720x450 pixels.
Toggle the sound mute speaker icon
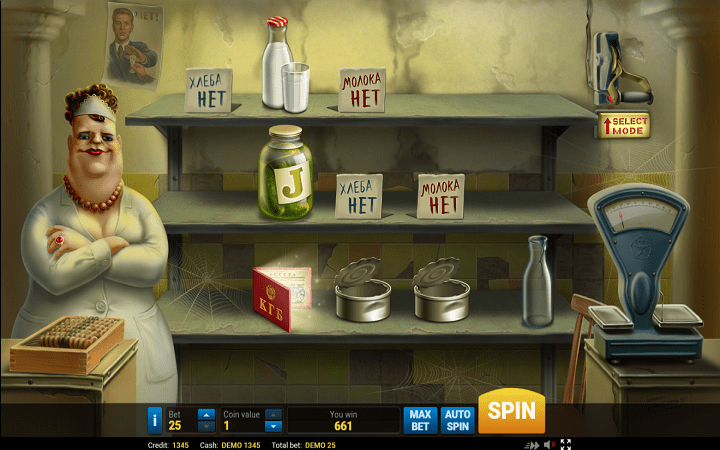pyautogui.click(x=549, y=444)
